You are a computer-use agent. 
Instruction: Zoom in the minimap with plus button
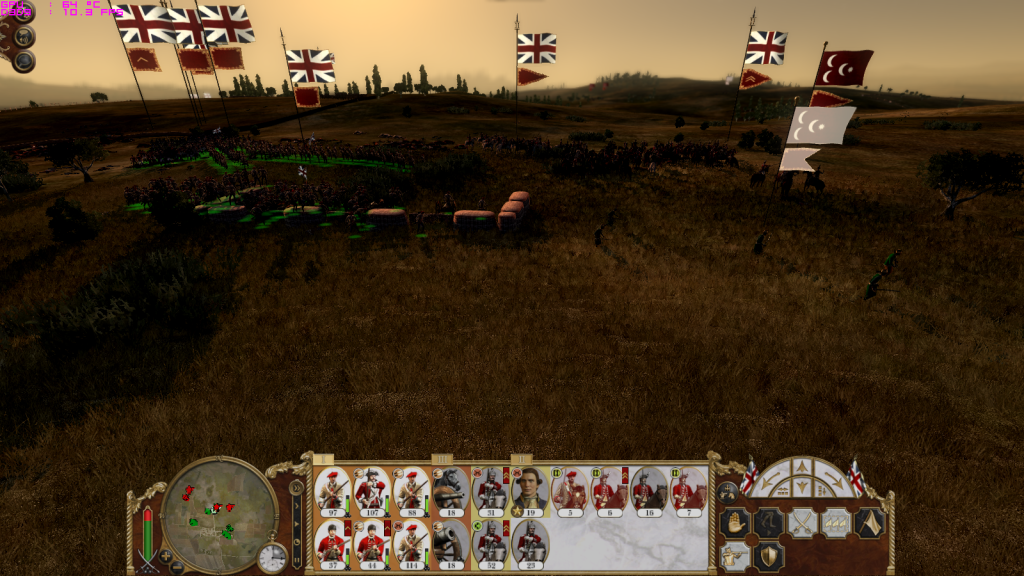(x=164, y=555)
